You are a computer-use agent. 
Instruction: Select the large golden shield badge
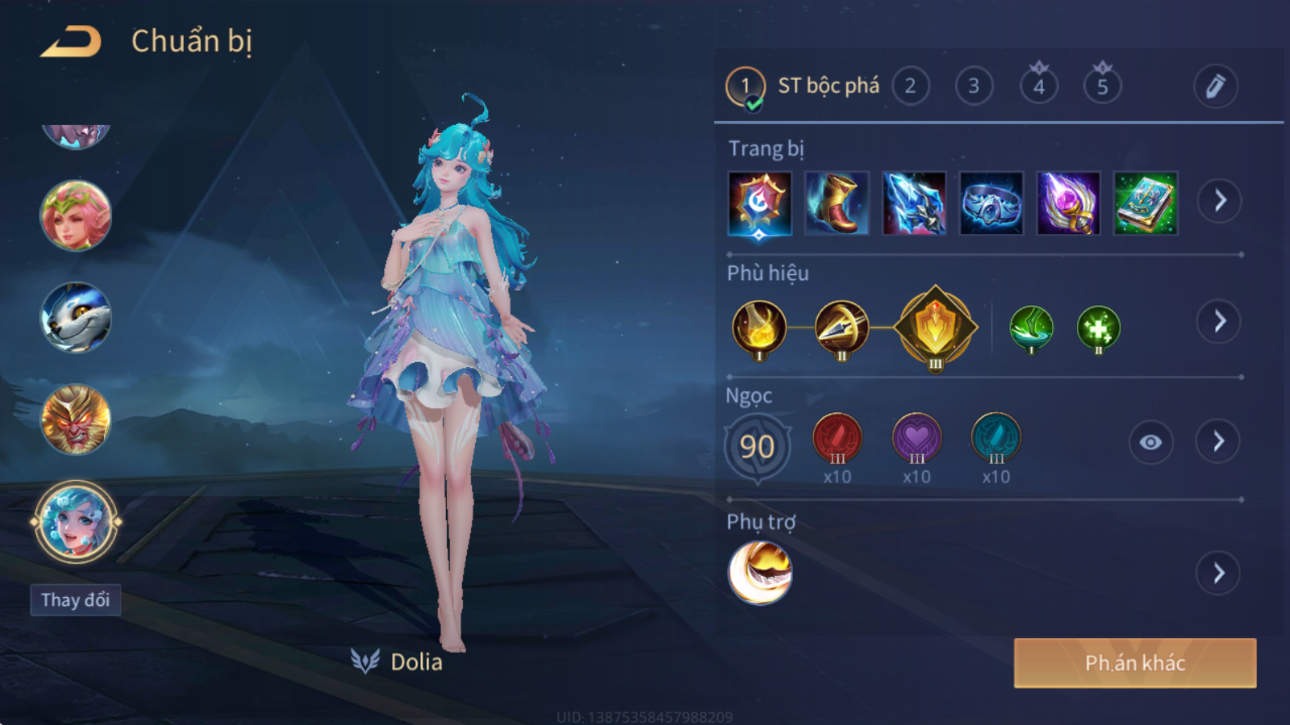(935, 327)
